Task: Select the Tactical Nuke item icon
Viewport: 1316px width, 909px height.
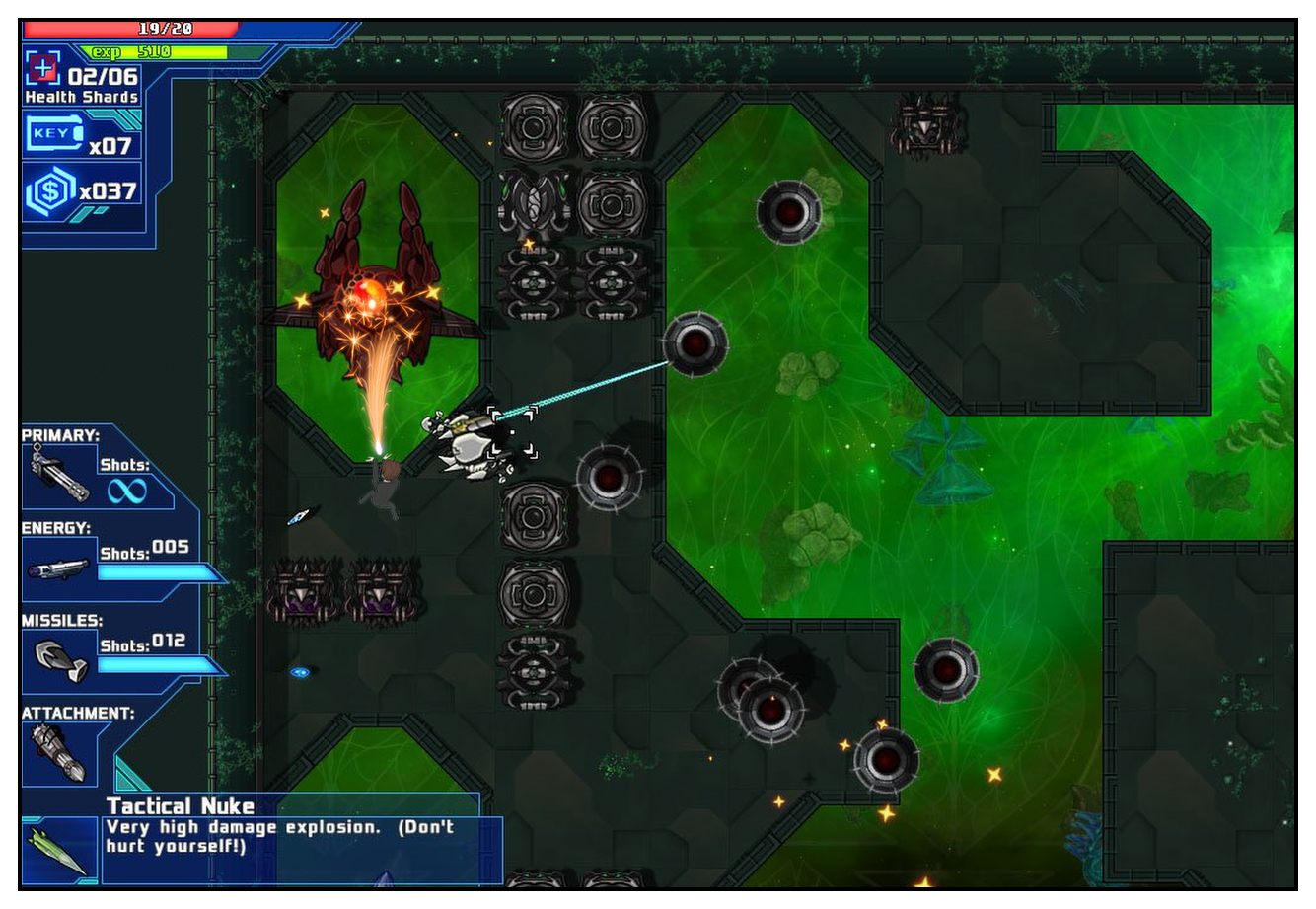Action: click(61, 850)
